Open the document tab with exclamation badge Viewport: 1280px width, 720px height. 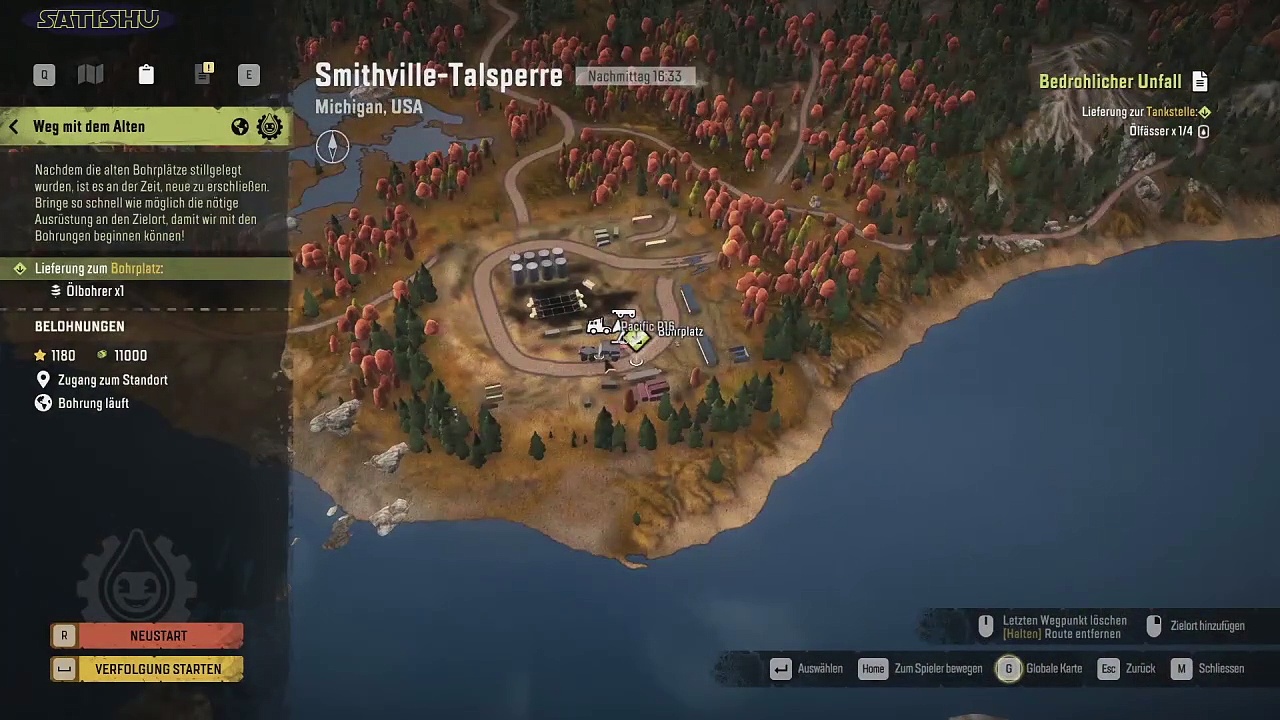click(x=203, y=74)
